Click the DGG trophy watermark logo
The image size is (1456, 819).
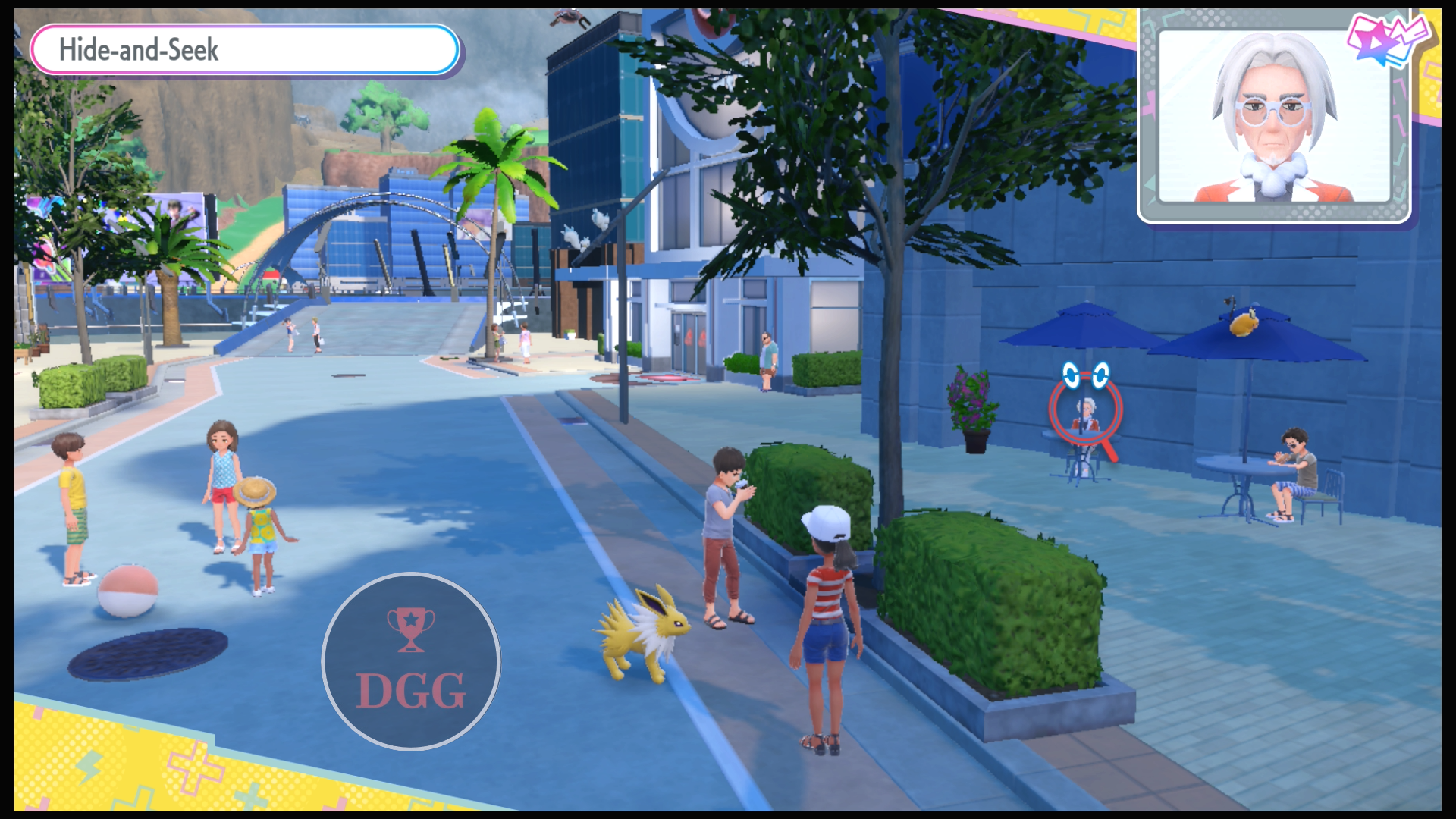(410, 661)
